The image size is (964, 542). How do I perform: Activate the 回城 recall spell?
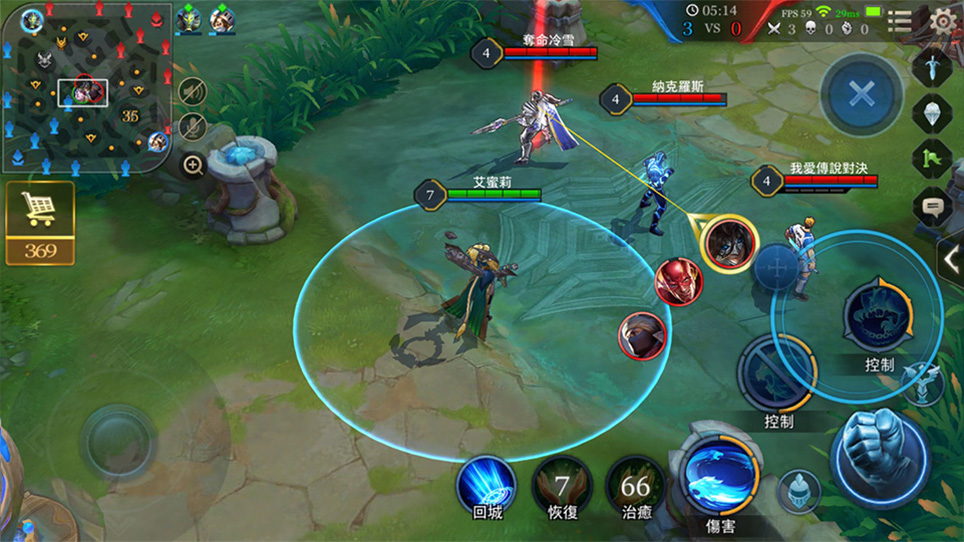point(486,485)
